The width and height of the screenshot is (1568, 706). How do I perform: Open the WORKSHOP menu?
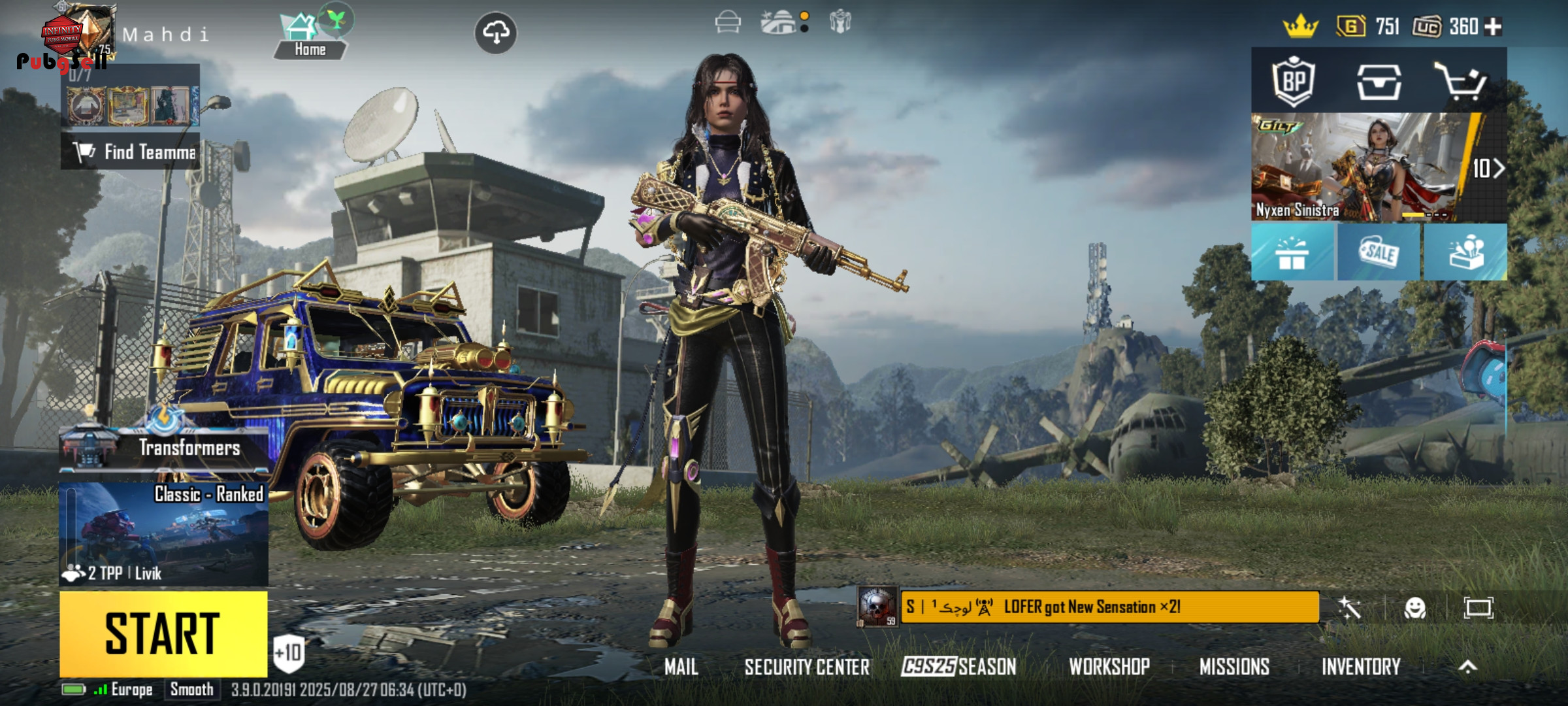[1109, 667]
